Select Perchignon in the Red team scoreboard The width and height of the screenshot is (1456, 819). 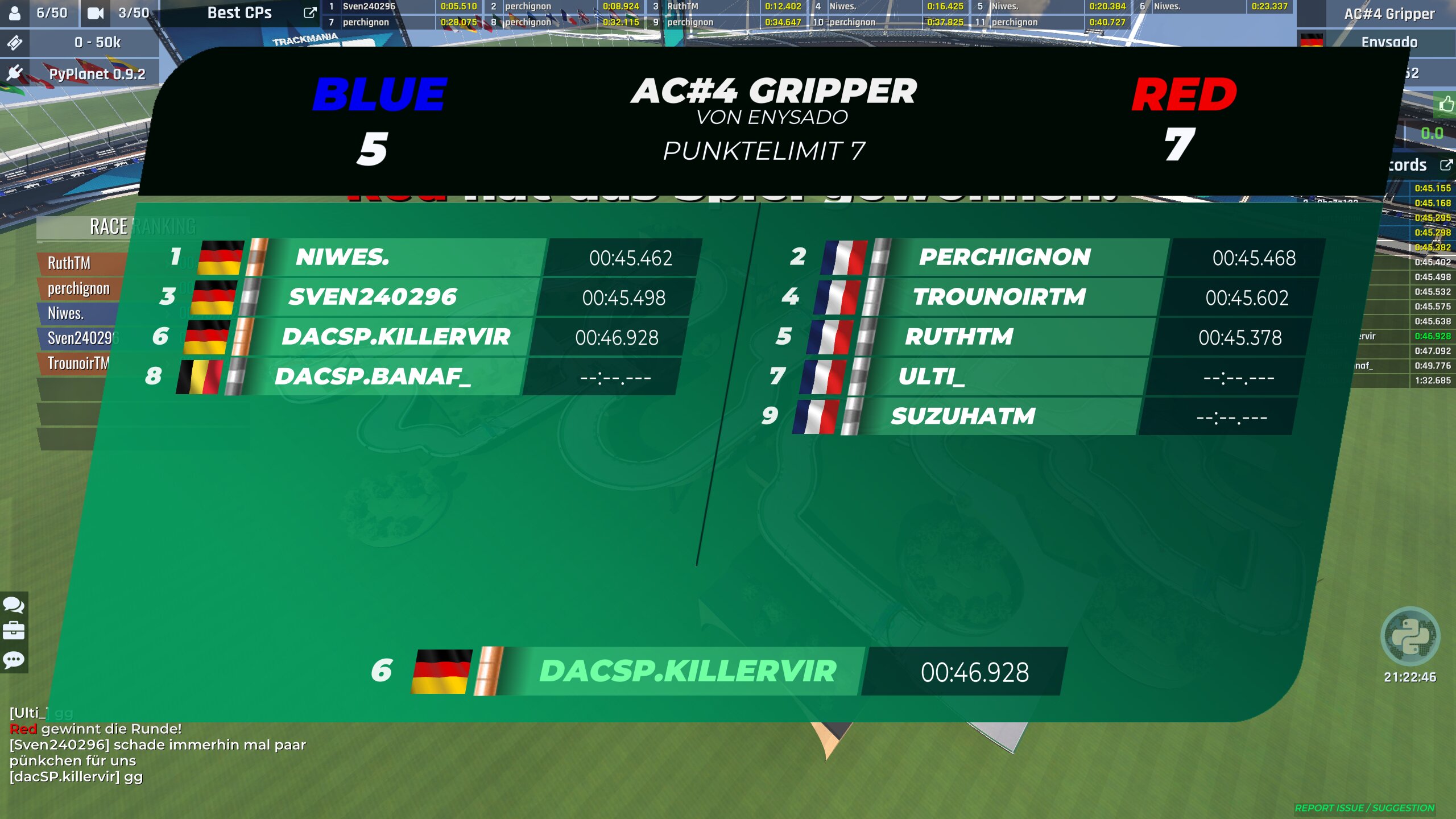[x=1004, y=257]
